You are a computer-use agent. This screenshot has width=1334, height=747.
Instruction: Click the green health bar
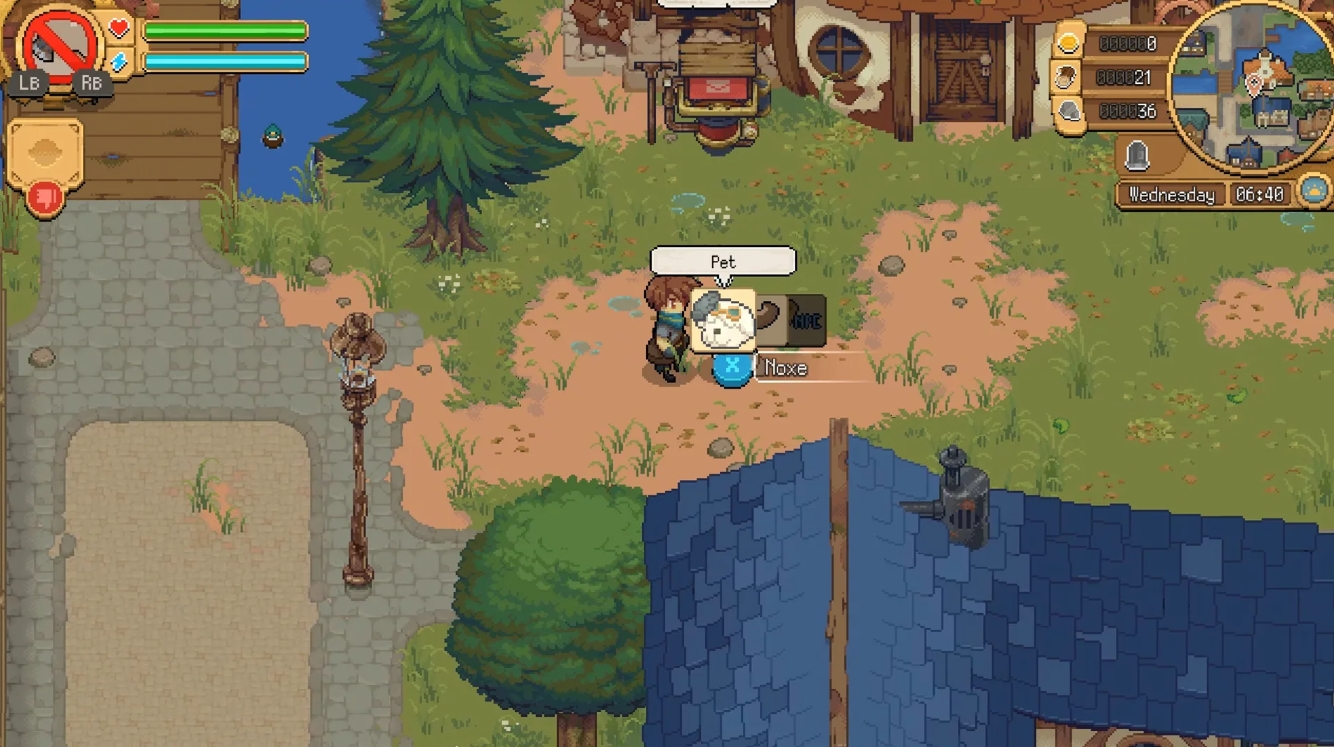[225, 29]
